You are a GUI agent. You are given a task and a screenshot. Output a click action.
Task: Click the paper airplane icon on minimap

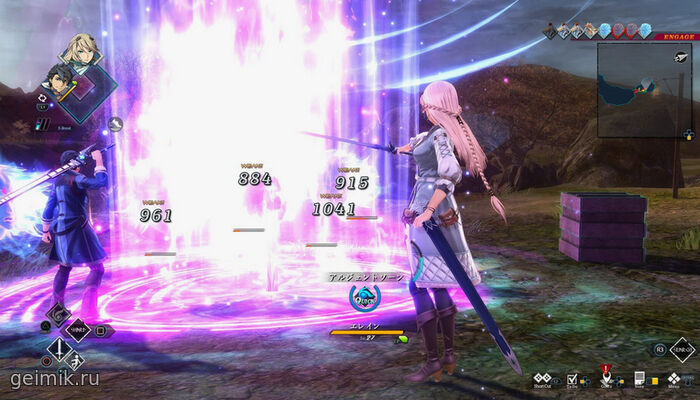pyautogui.click(x=679, y=58)
